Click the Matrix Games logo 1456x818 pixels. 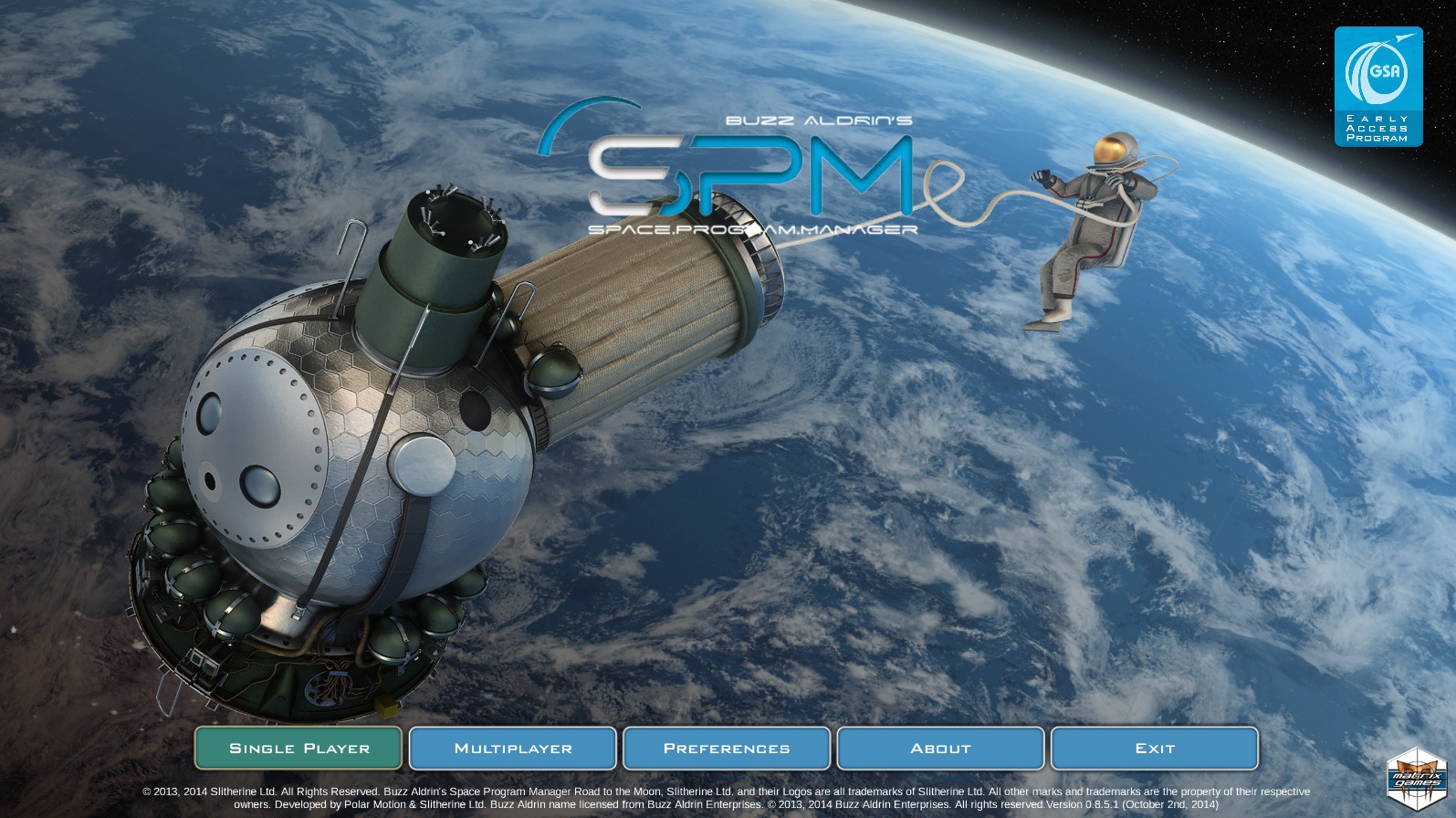(1416, 778)
